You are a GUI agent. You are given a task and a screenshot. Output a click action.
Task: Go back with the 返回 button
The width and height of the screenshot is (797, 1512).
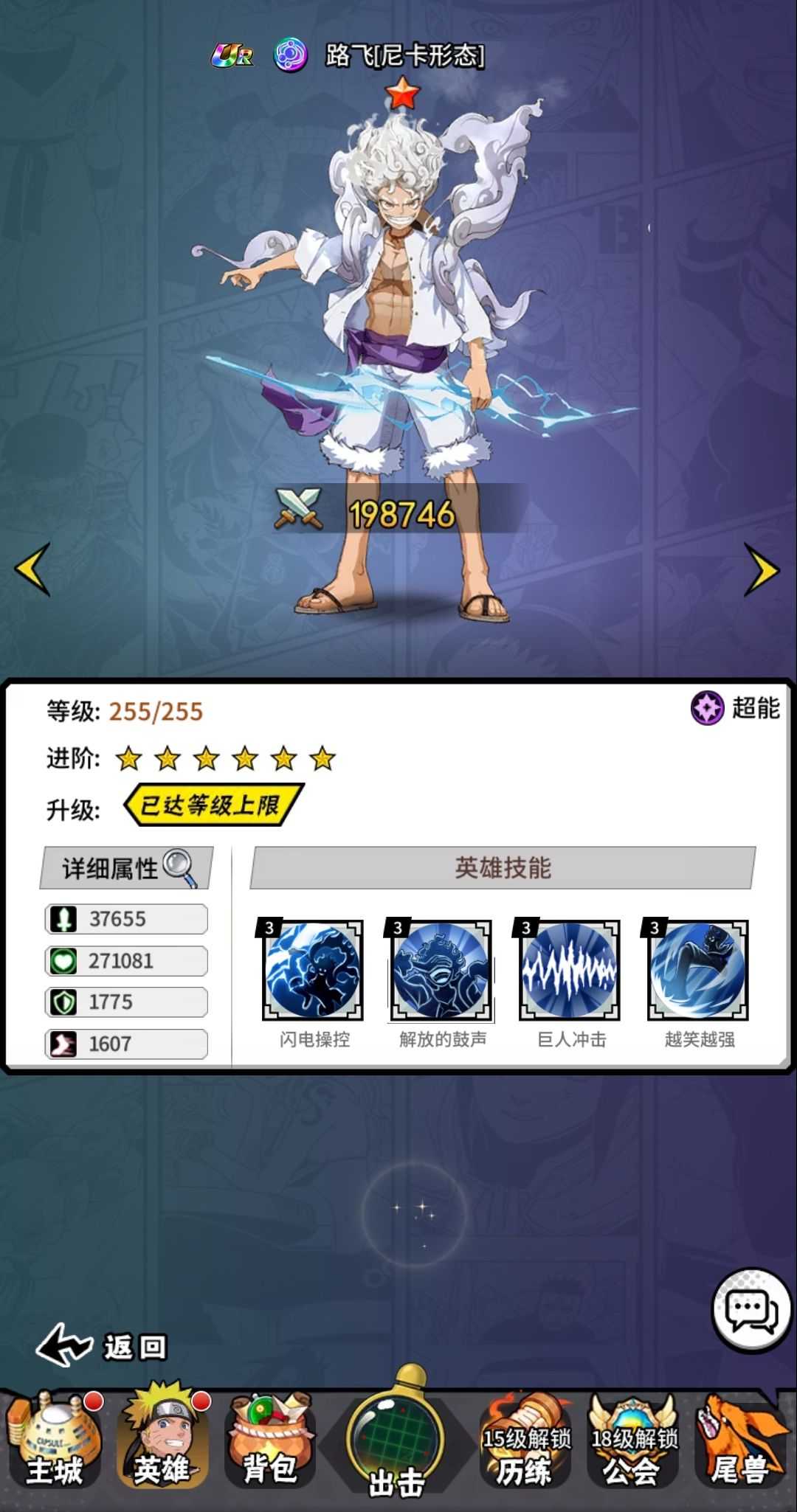[102, 1346]
